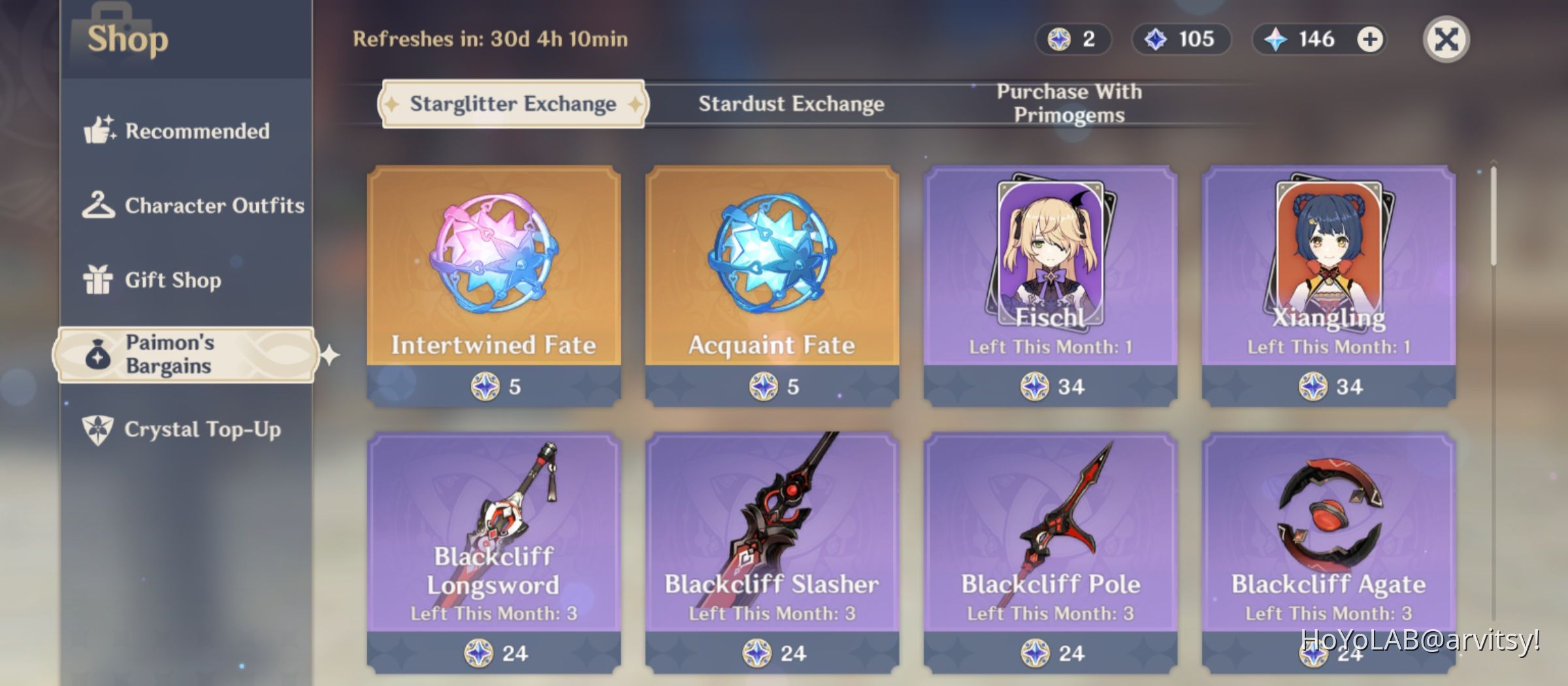Select the Starglitter Exchange tab
Viewport: 1568px width, 686px height.
513,103
